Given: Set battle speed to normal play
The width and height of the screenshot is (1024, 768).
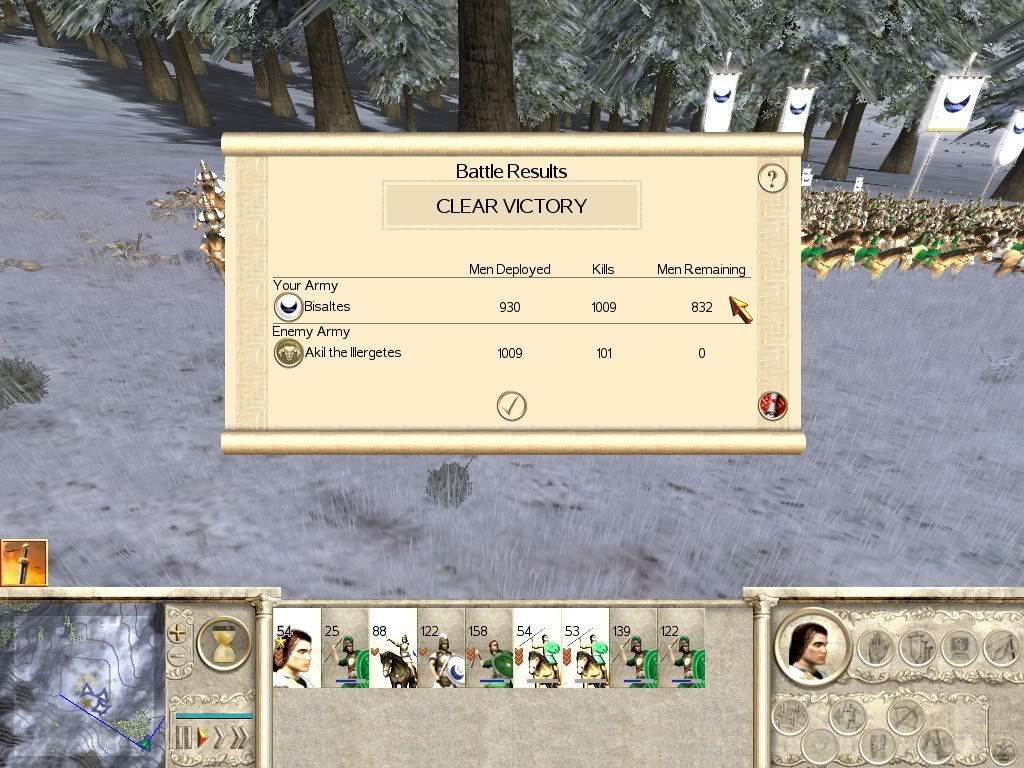Looking at the screenshot, I should (201, 739).
